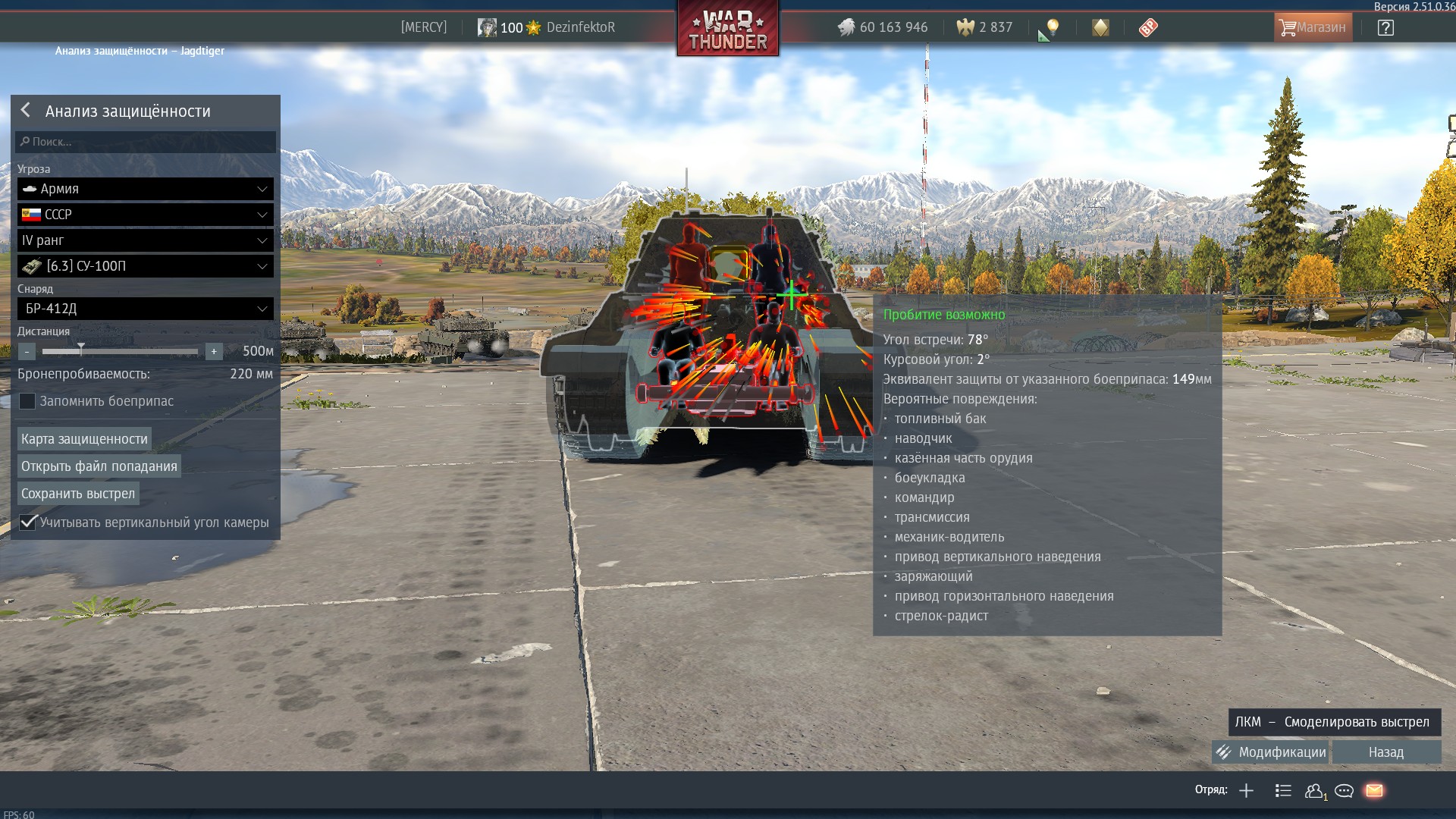Choose a shell in the БР-412Д dropdown

click(x=146, y=309)
